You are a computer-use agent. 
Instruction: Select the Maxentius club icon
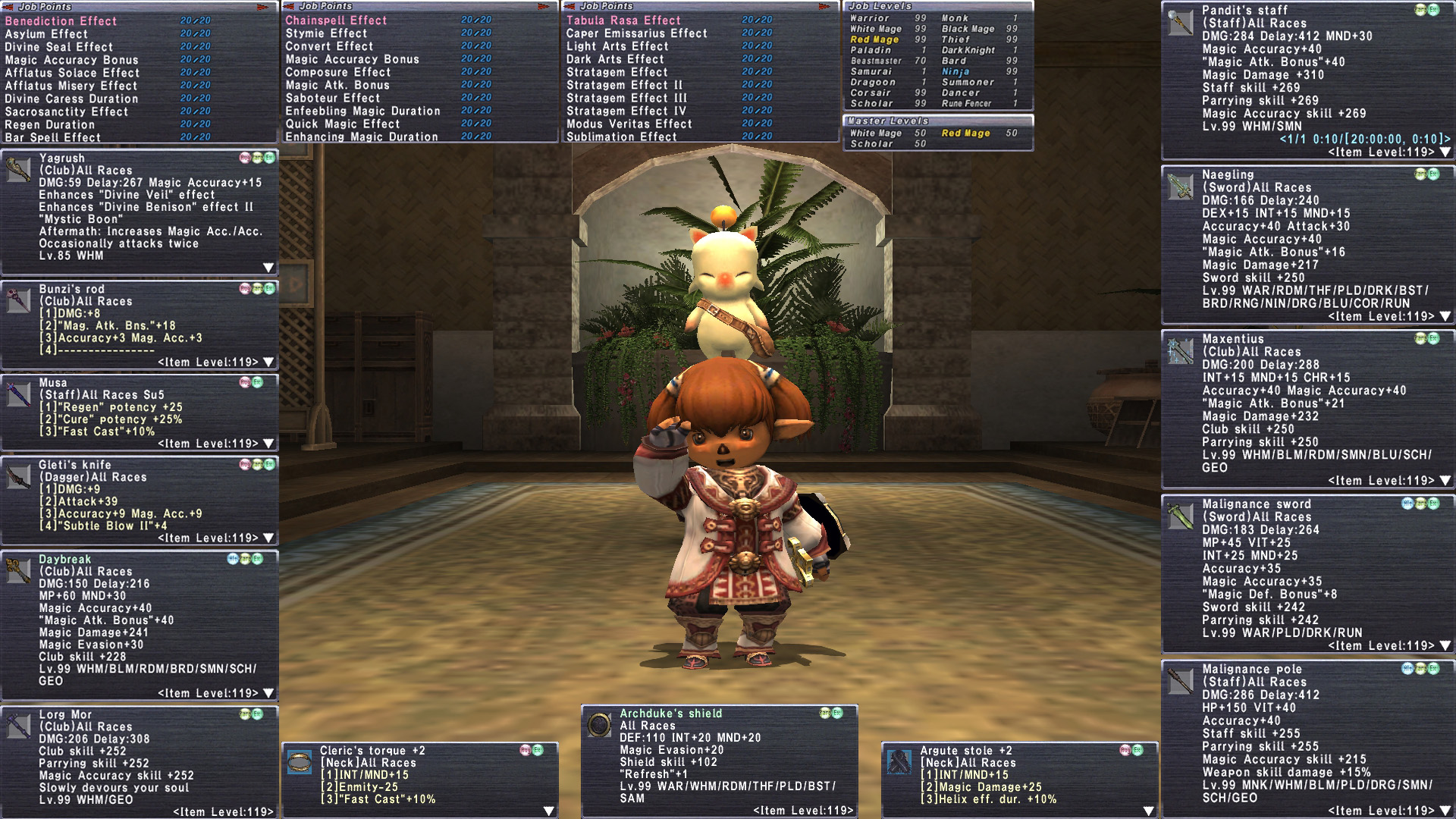1180,351
